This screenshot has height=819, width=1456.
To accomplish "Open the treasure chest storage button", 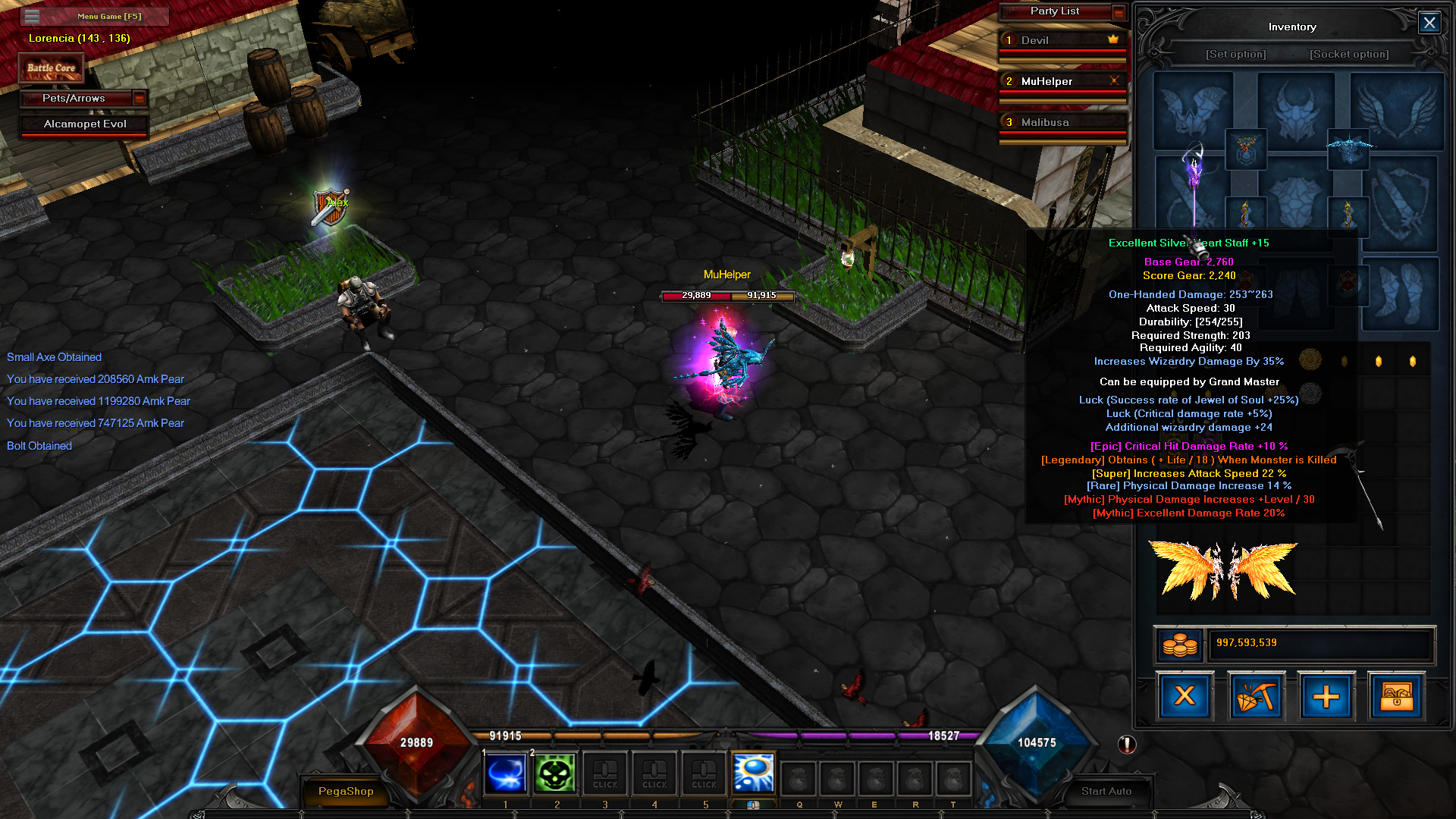I will point(1396,696).
